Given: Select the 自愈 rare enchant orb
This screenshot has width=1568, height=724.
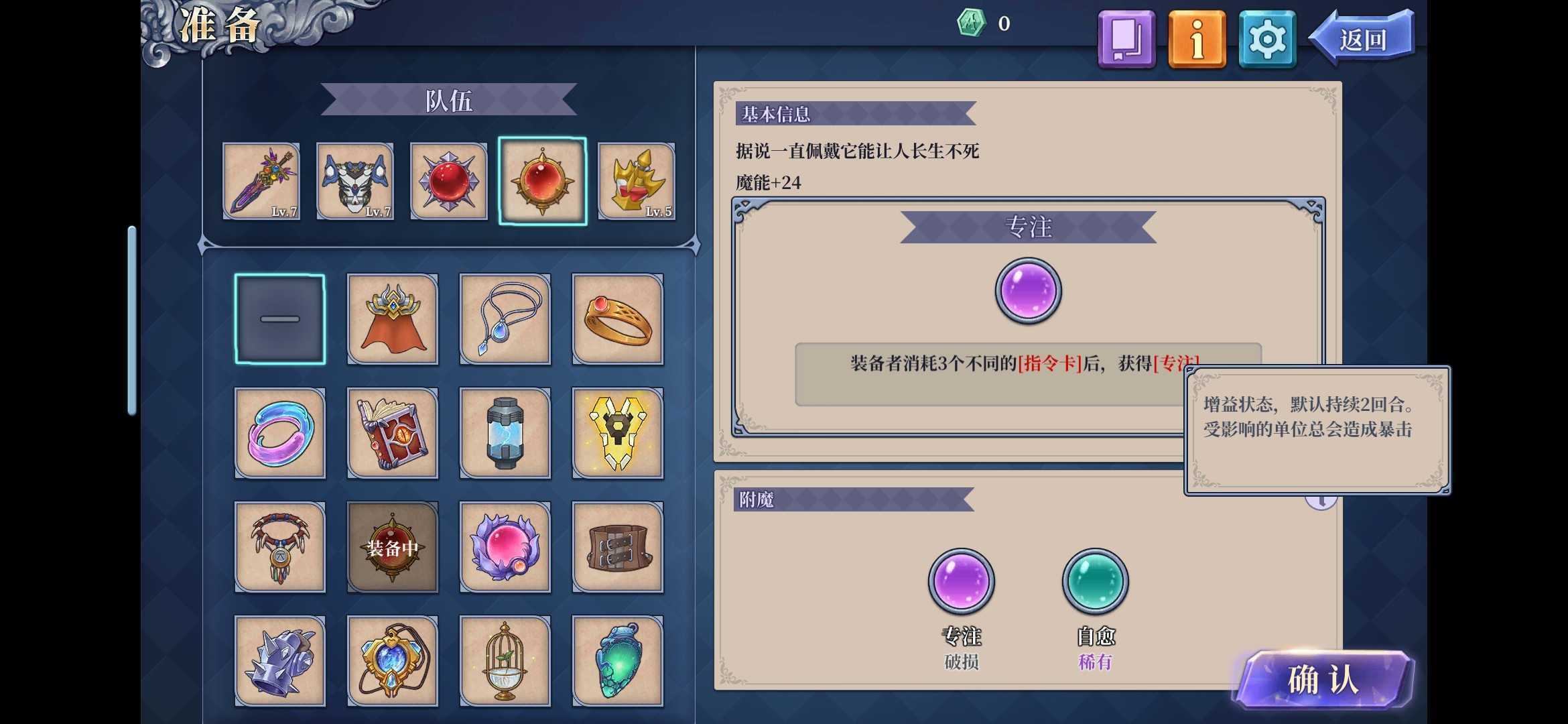Looking at the screenshot, I should (1095, 582).
